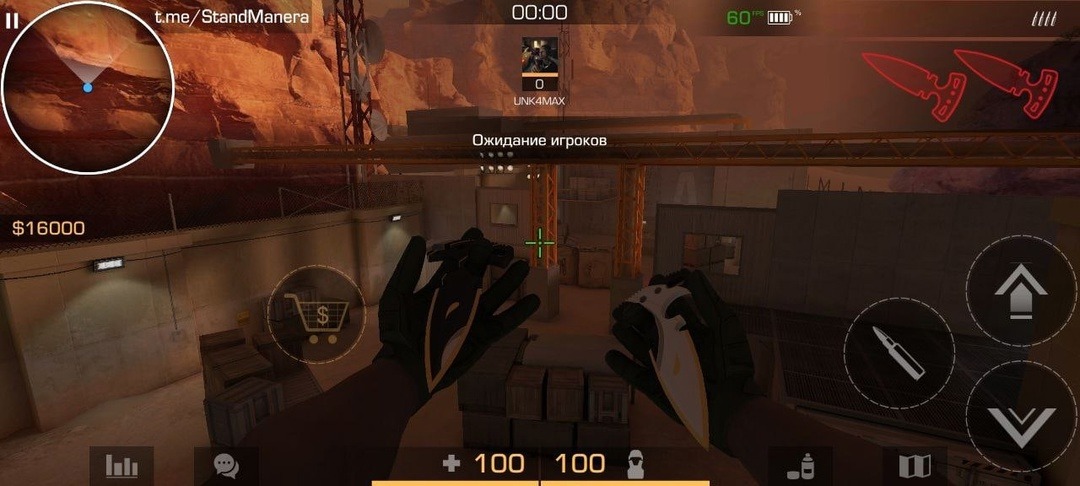Viewport: 1080px width, 486px height.
Task: Tap the bullet fire button
Action: (898, 352)
